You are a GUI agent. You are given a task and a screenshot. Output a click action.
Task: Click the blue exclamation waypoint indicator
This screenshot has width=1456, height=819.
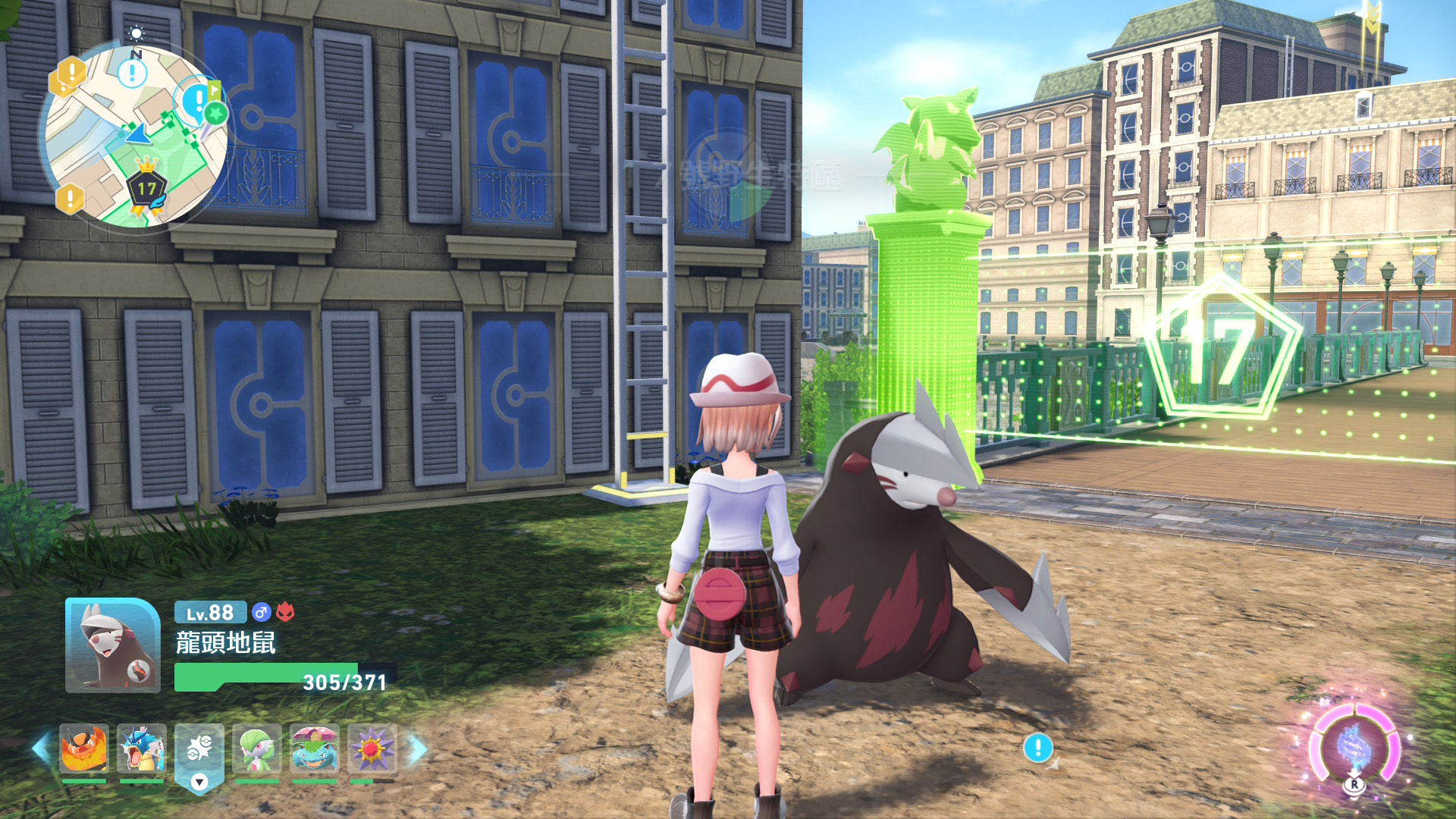point(1037,748)
